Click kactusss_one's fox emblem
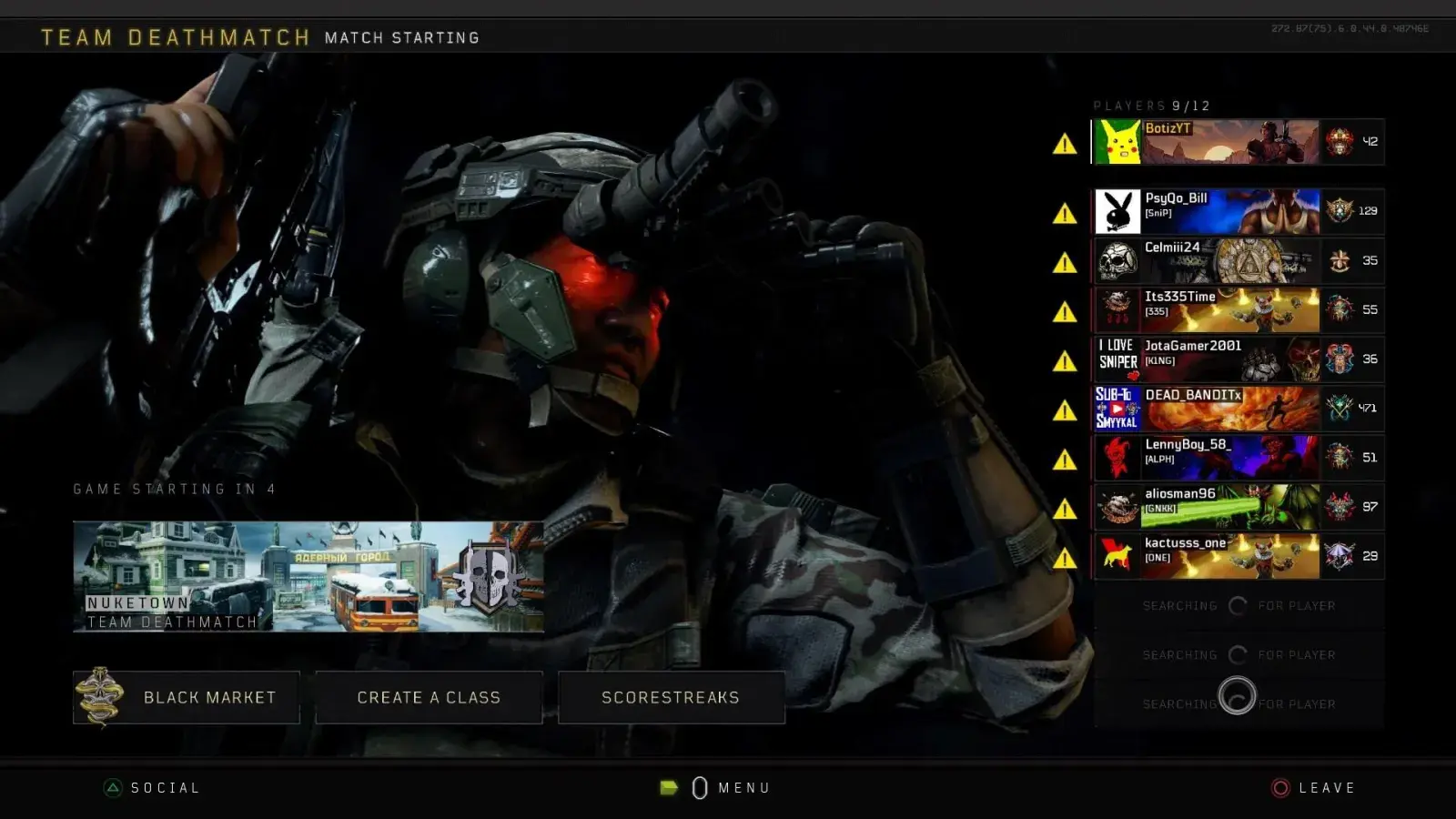 point(1117,556)
